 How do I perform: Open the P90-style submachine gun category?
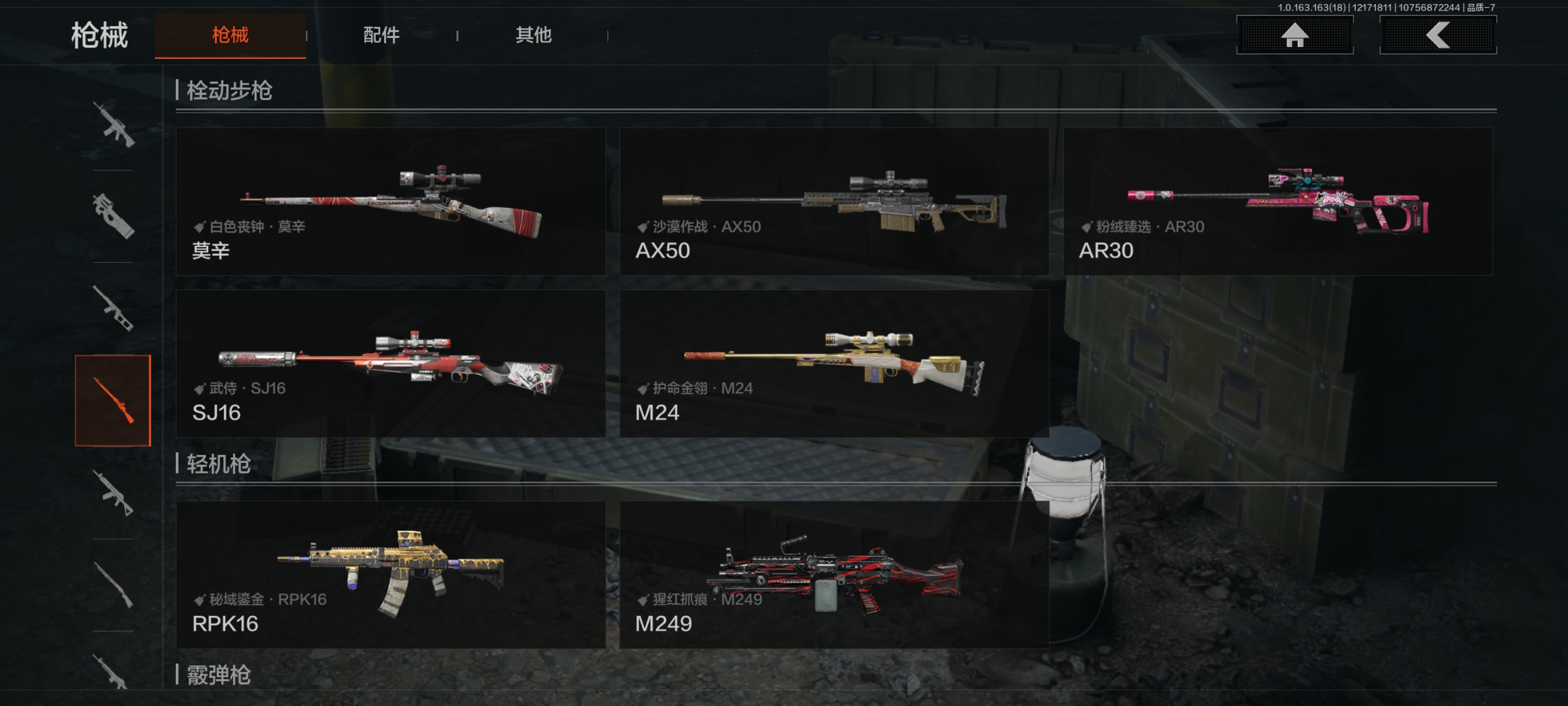coord(113,216)
